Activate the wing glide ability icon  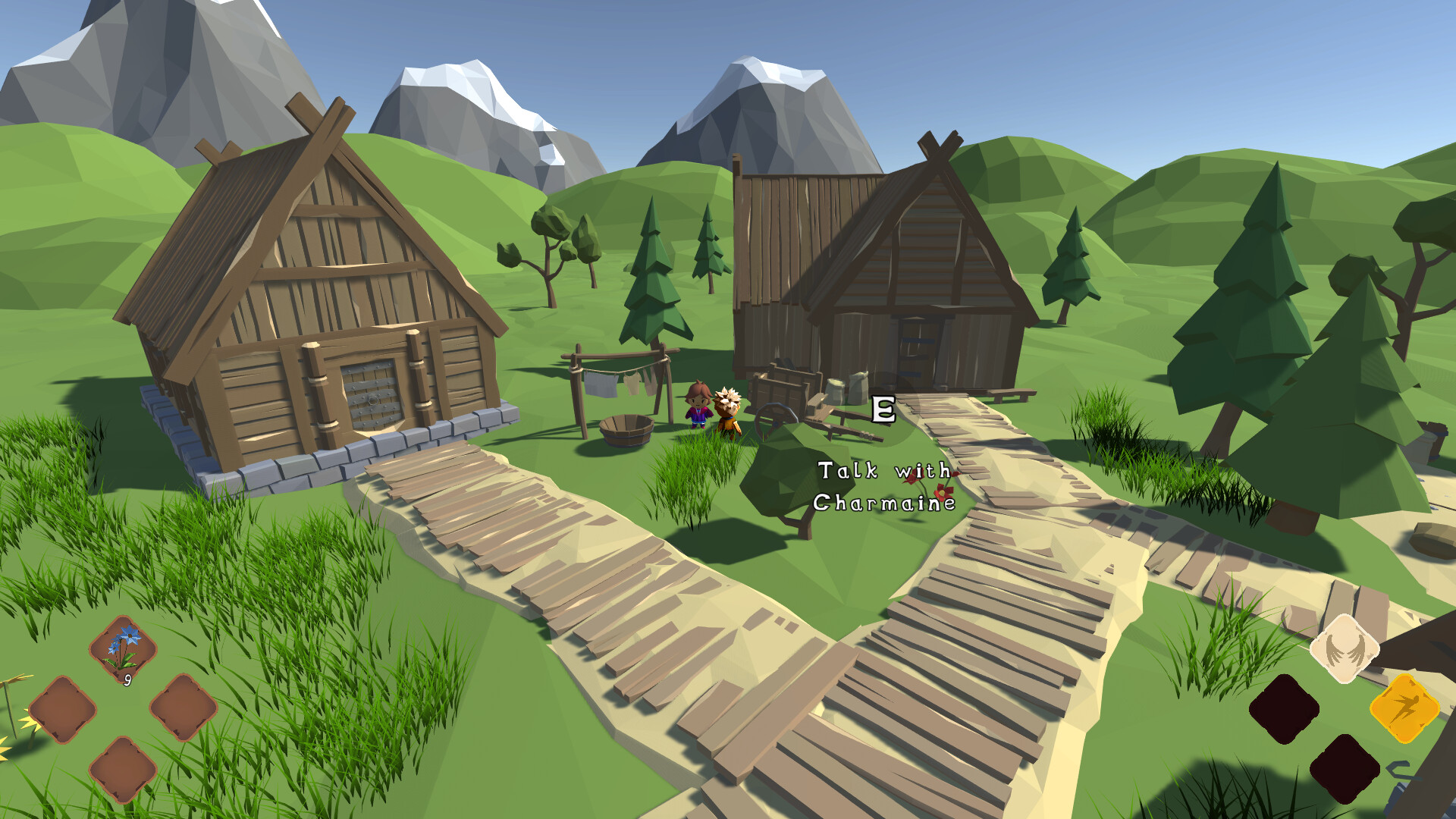point(1344,648)
